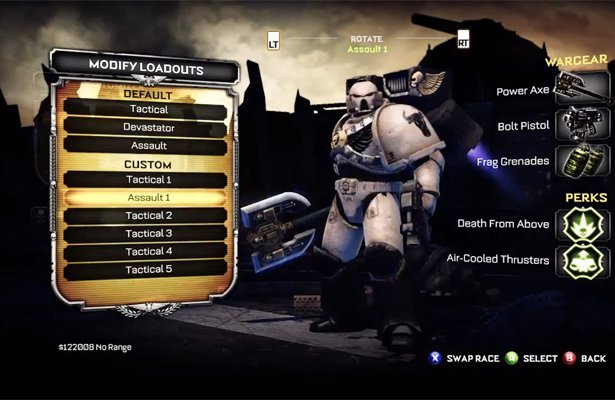Pick custom loadout Tactical 5
The image size is (615, 400).
click(148, 269)
